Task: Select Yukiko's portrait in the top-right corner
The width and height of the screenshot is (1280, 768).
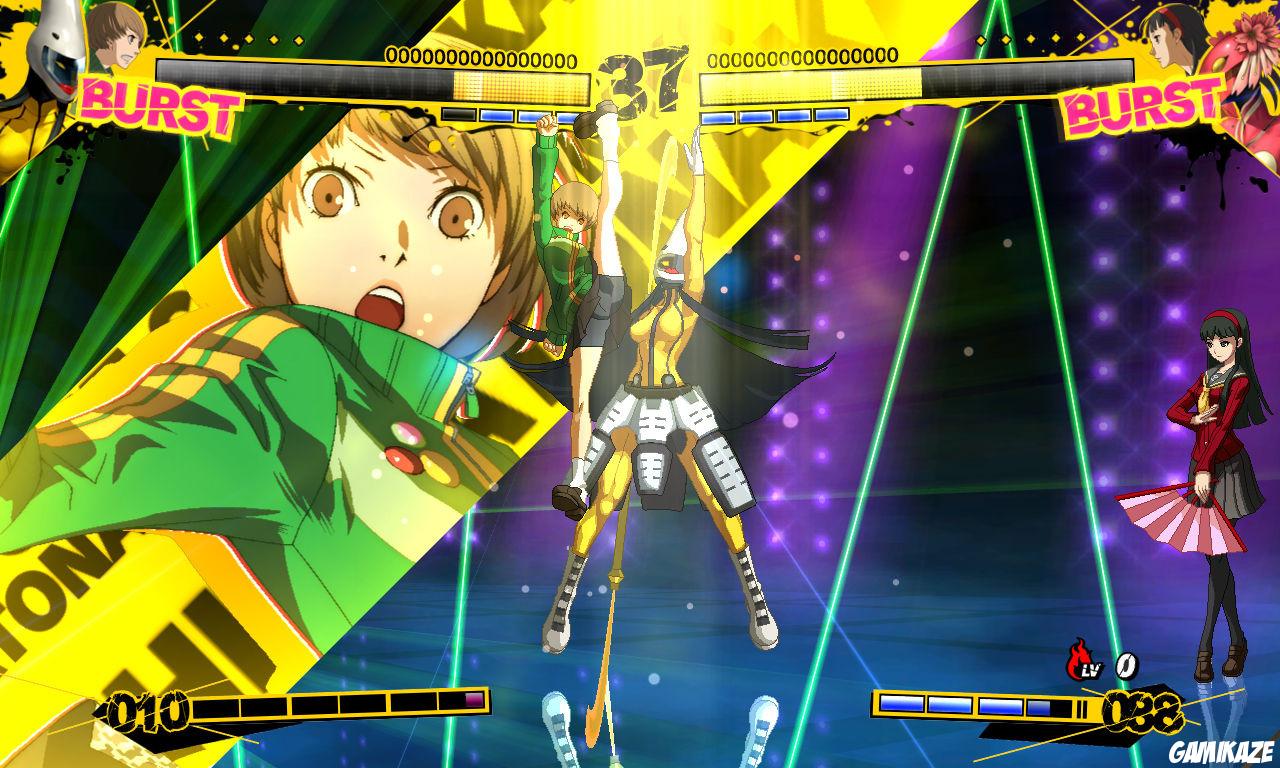Action: (1170, 42)
